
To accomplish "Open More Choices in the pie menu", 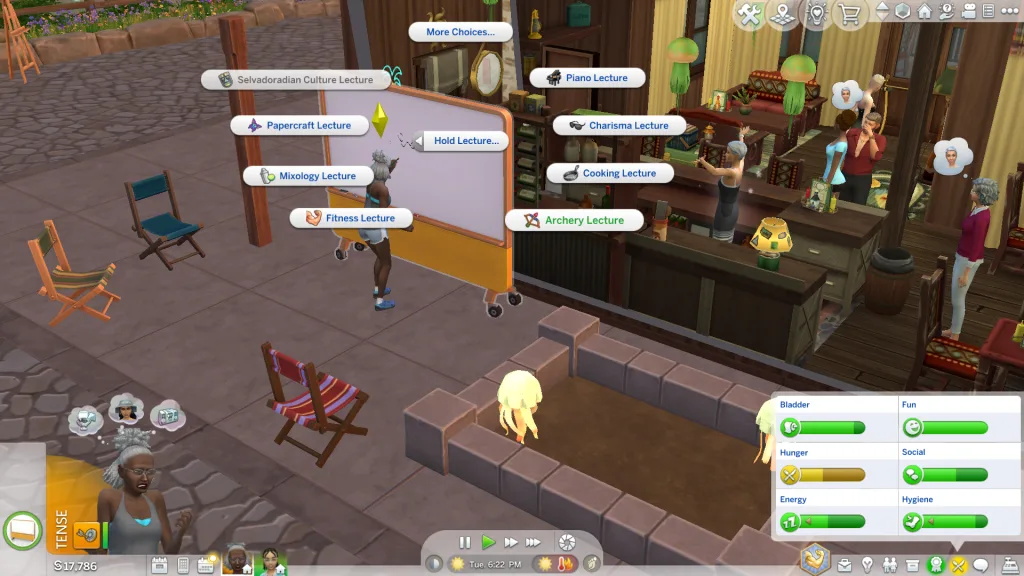I will click(460, 32).
